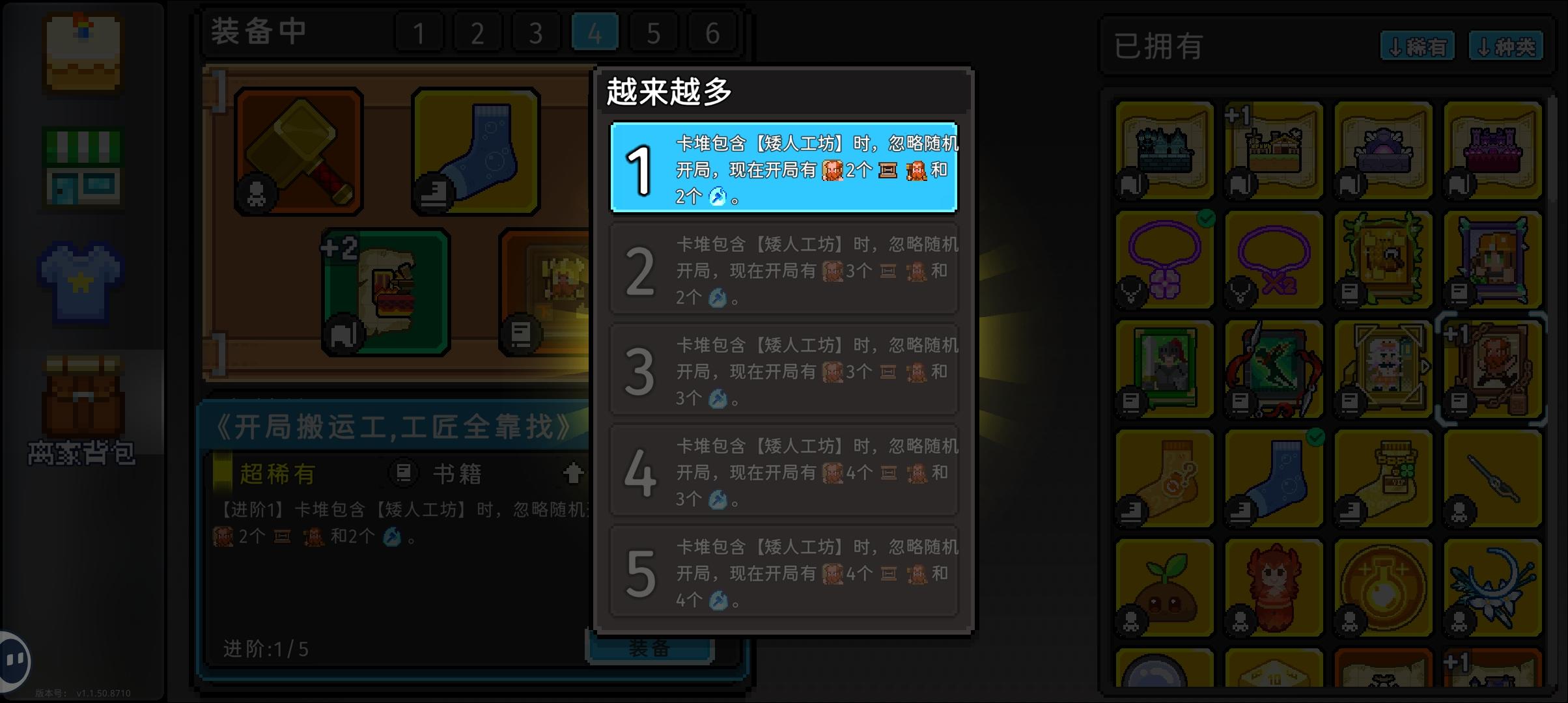Click the golden hammer equipped item

click(298, 150)
